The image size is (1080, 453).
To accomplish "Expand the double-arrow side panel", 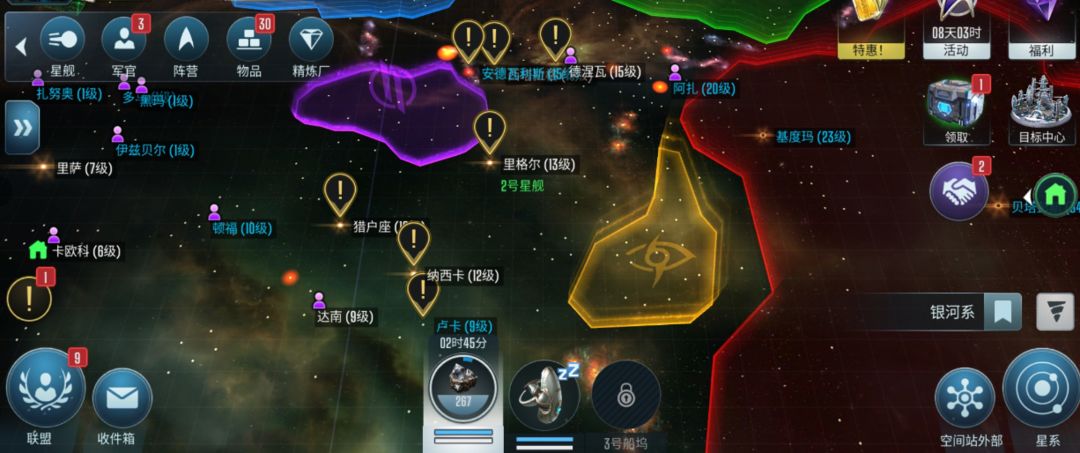I will 22,128.
